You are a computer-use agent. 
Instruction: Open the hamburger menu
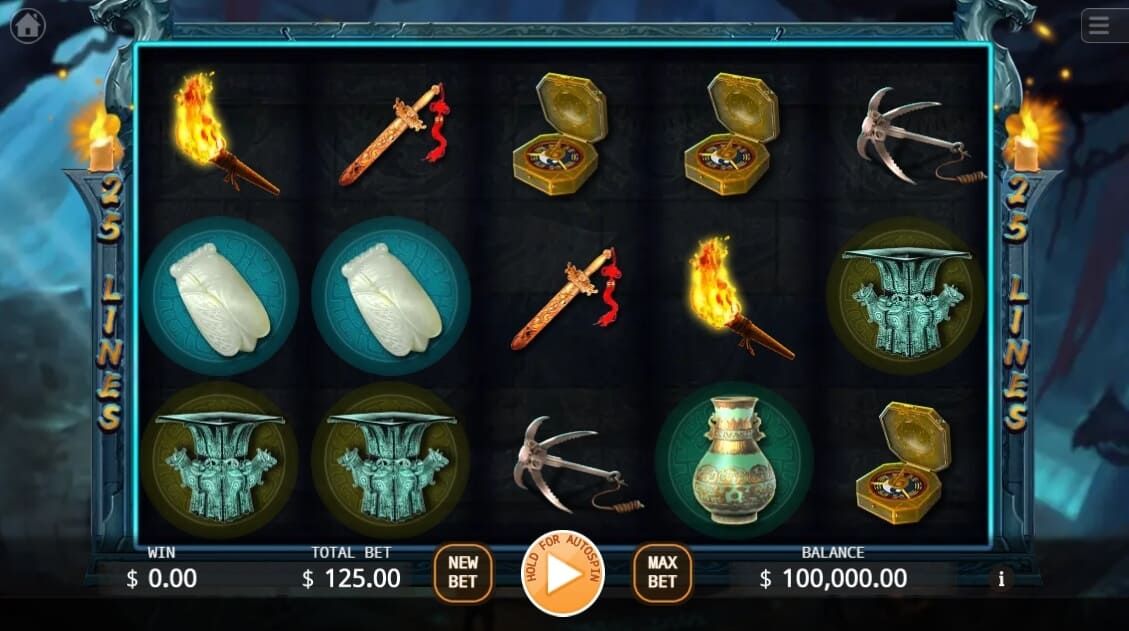tap(1100, 26)
